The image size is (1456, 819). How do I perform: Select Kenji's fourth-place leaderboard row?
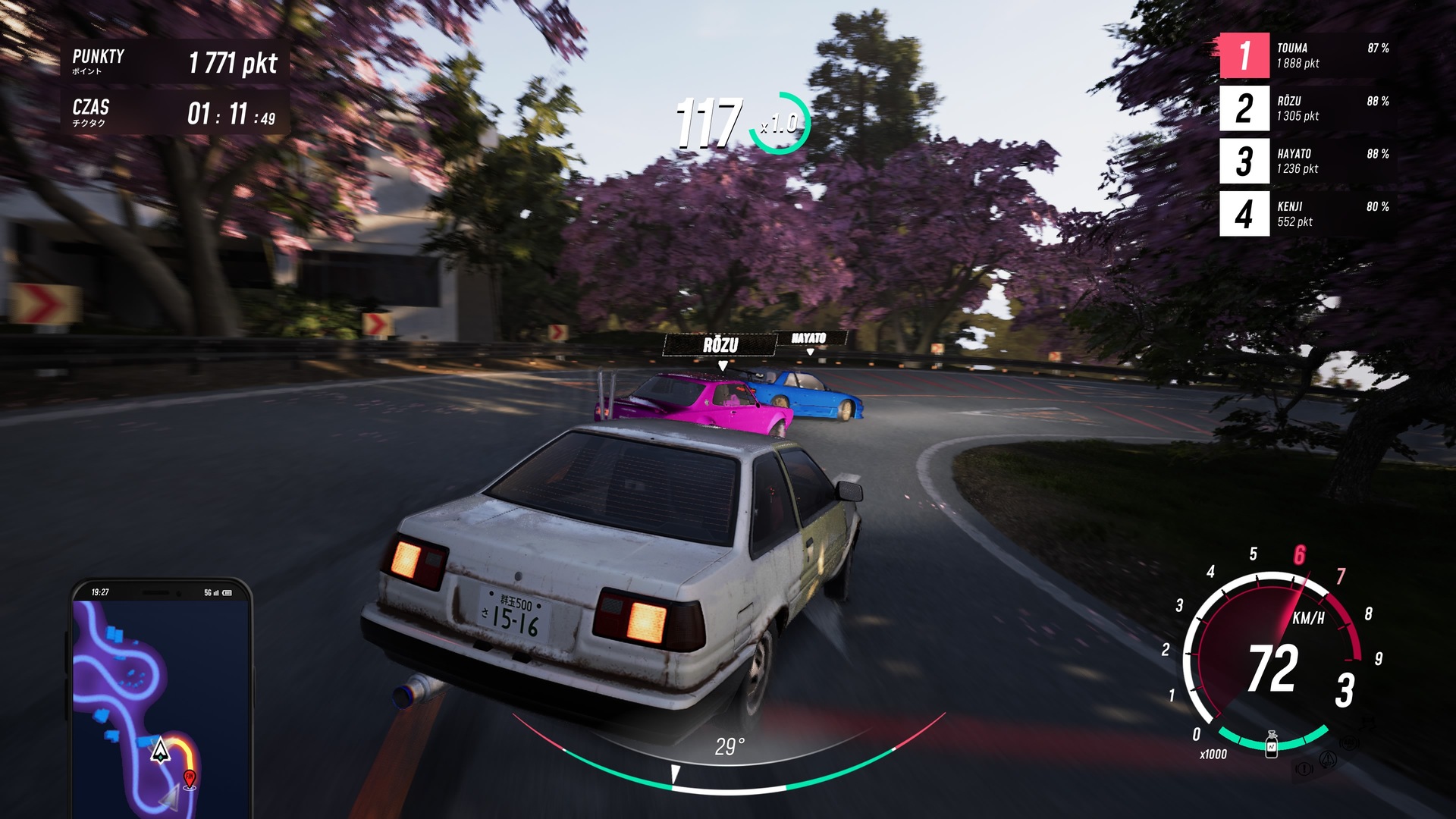pos(1307,214)
